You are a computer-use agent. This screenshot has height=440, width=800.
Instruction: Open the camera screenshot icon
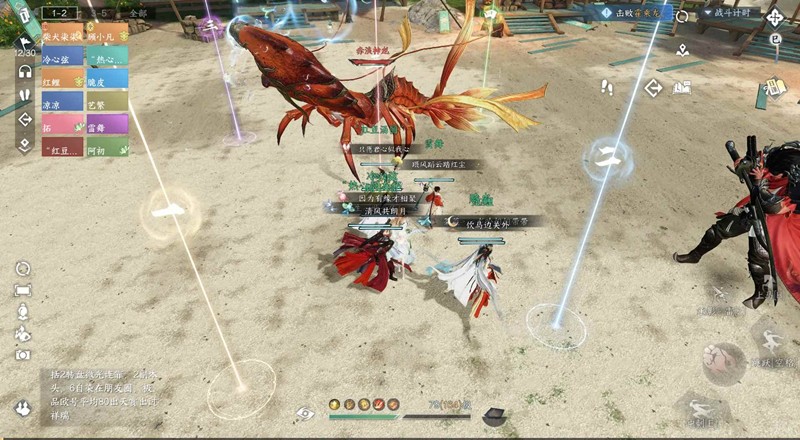click(22, 354)
